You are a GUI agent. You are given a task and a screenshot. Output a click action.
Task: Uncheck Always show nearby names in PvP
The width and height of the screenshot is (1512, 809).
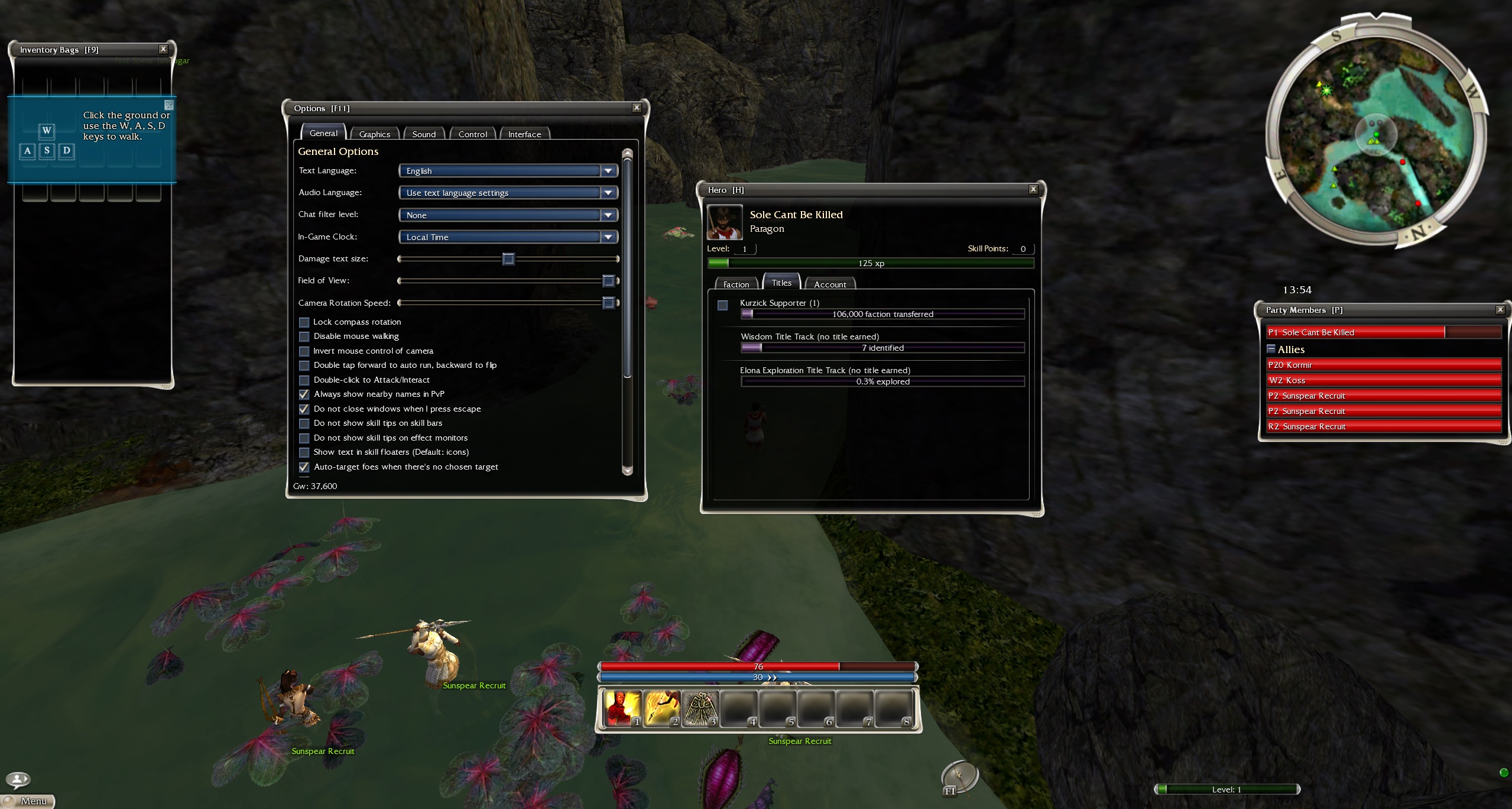point(304,394)
